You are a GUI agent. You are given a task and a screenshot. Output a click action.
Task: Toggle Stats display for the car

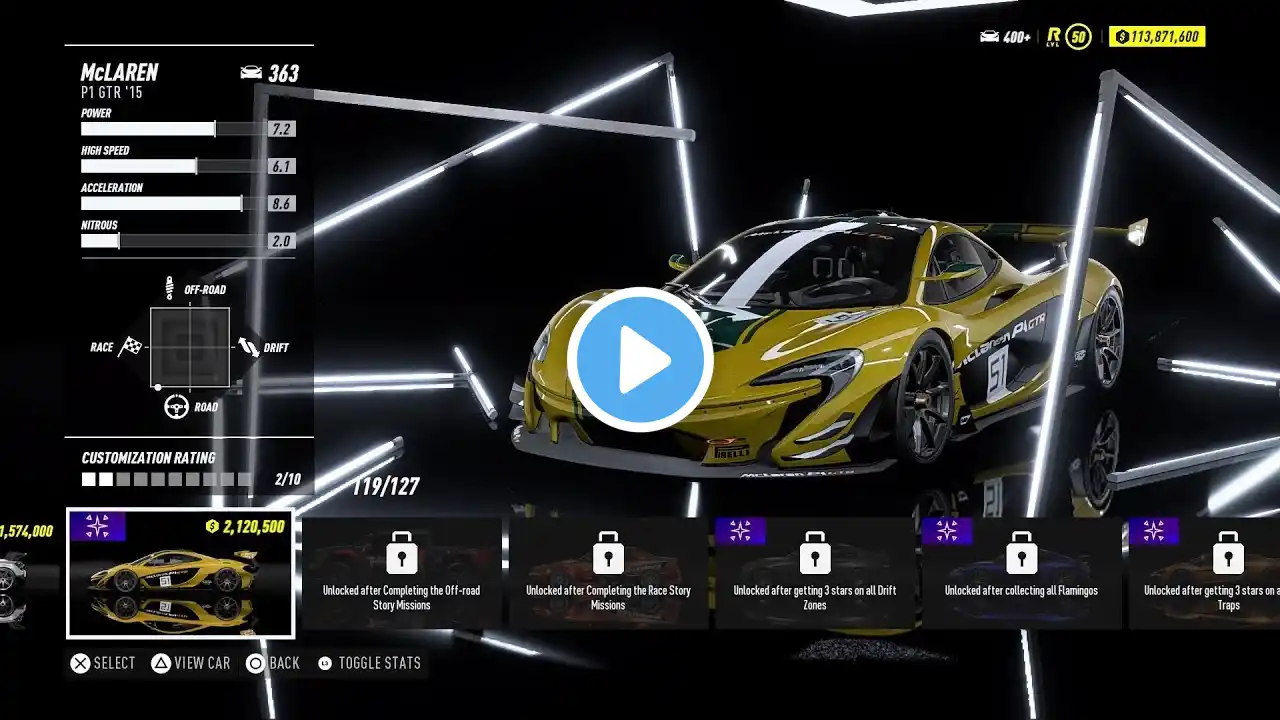[x=369, y=663]
